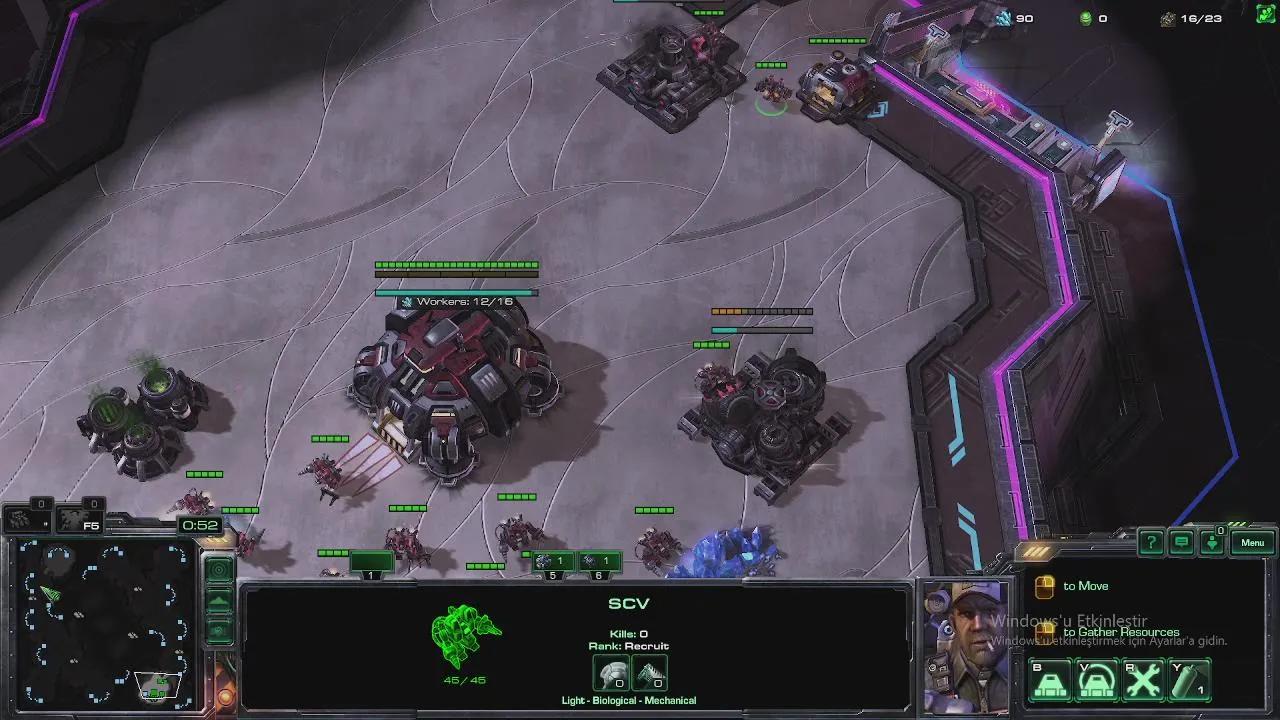The image size is (1280, 720).
Task: Click the minimap
Action: (x=105, y=622)
